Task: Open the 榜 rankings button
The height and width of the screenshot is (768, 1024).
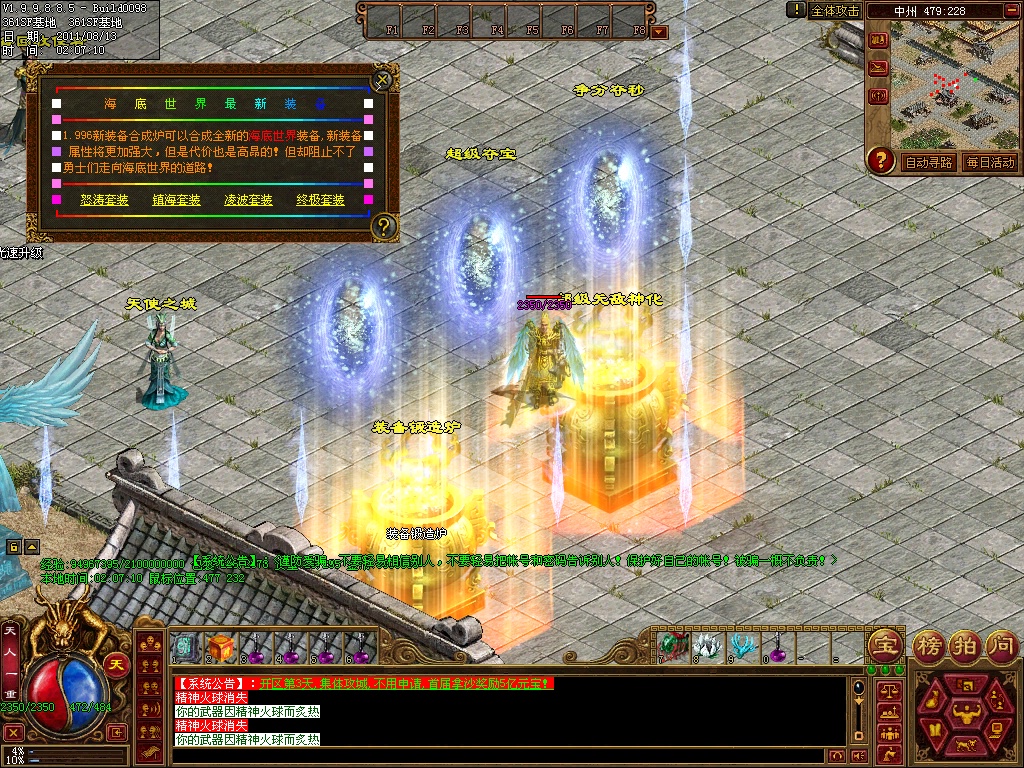Action: pos(929,645)
